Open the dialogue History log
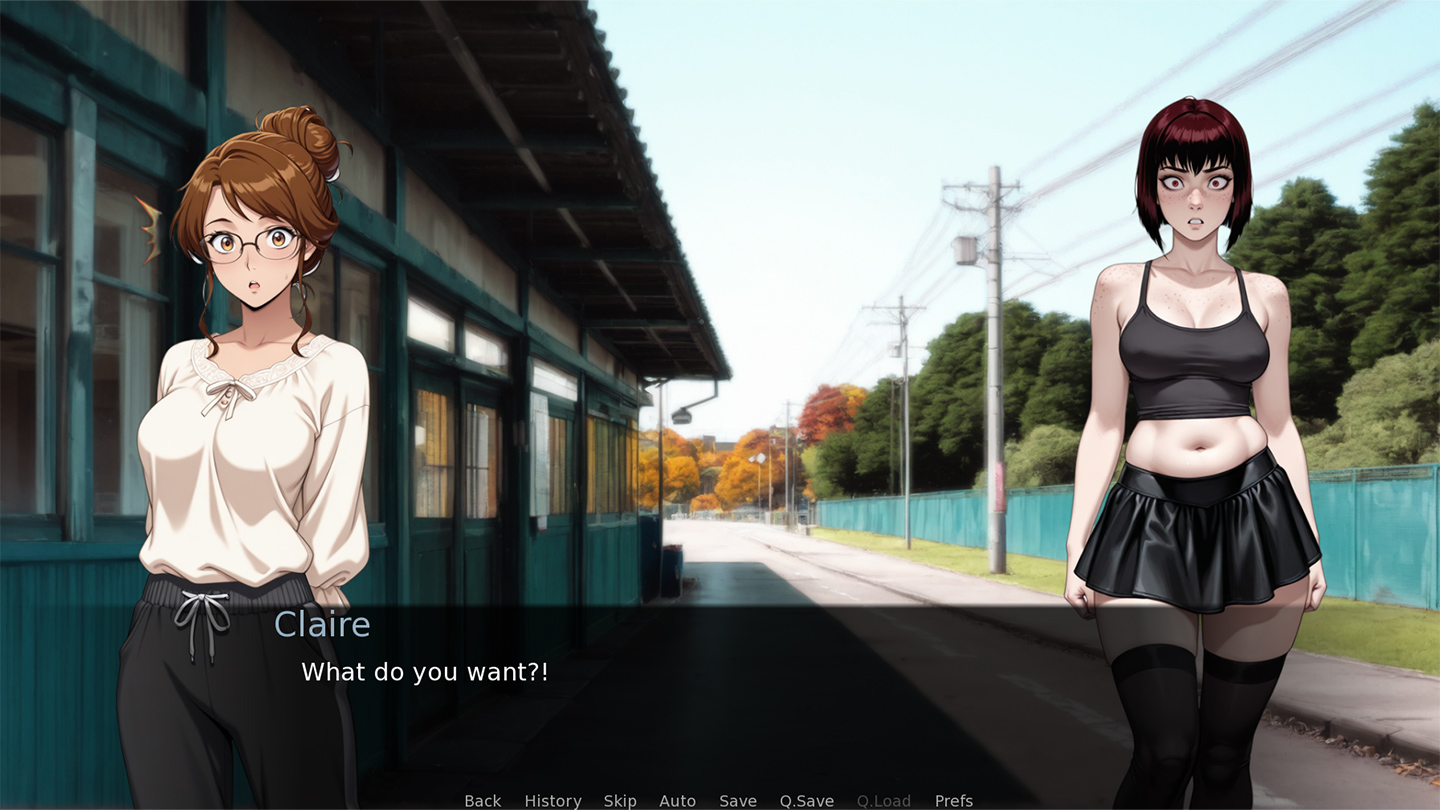Viewport: 1440px width, 810px height. click(552, 801)
